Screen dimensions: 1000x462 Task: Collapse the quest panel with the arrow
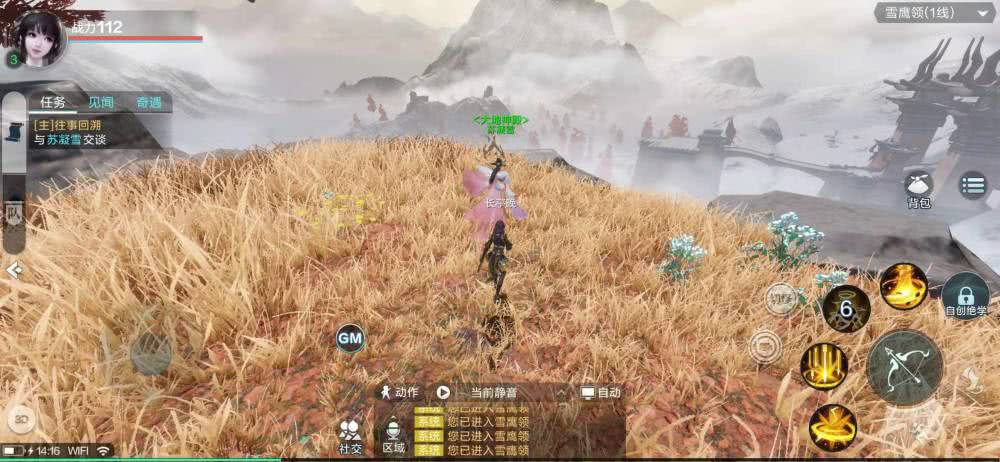pyautogui.click(x=13, y=270)
